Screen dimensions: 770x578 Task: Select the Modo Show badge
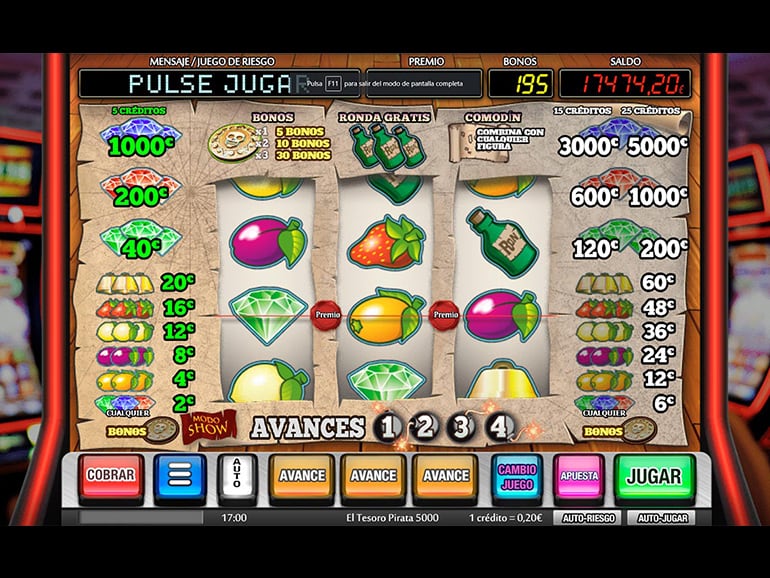tap(207, 427)
